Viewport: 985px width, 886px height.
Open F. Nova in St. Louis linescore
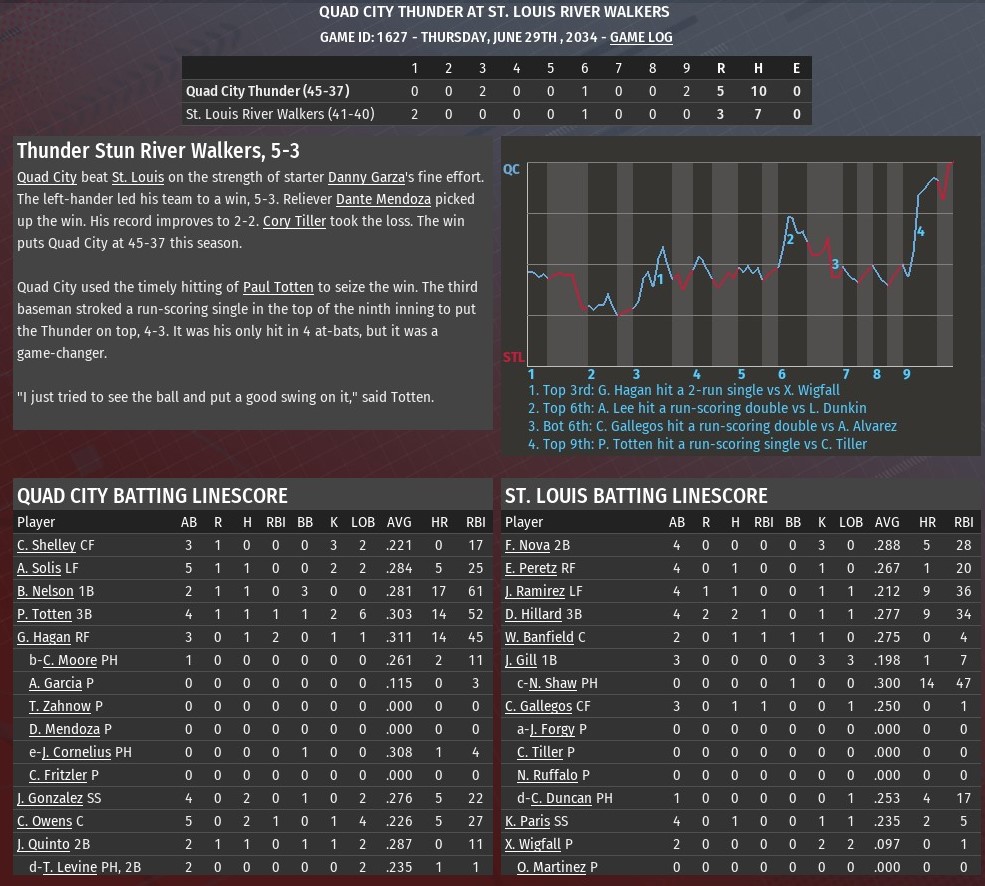click(528, 545)
